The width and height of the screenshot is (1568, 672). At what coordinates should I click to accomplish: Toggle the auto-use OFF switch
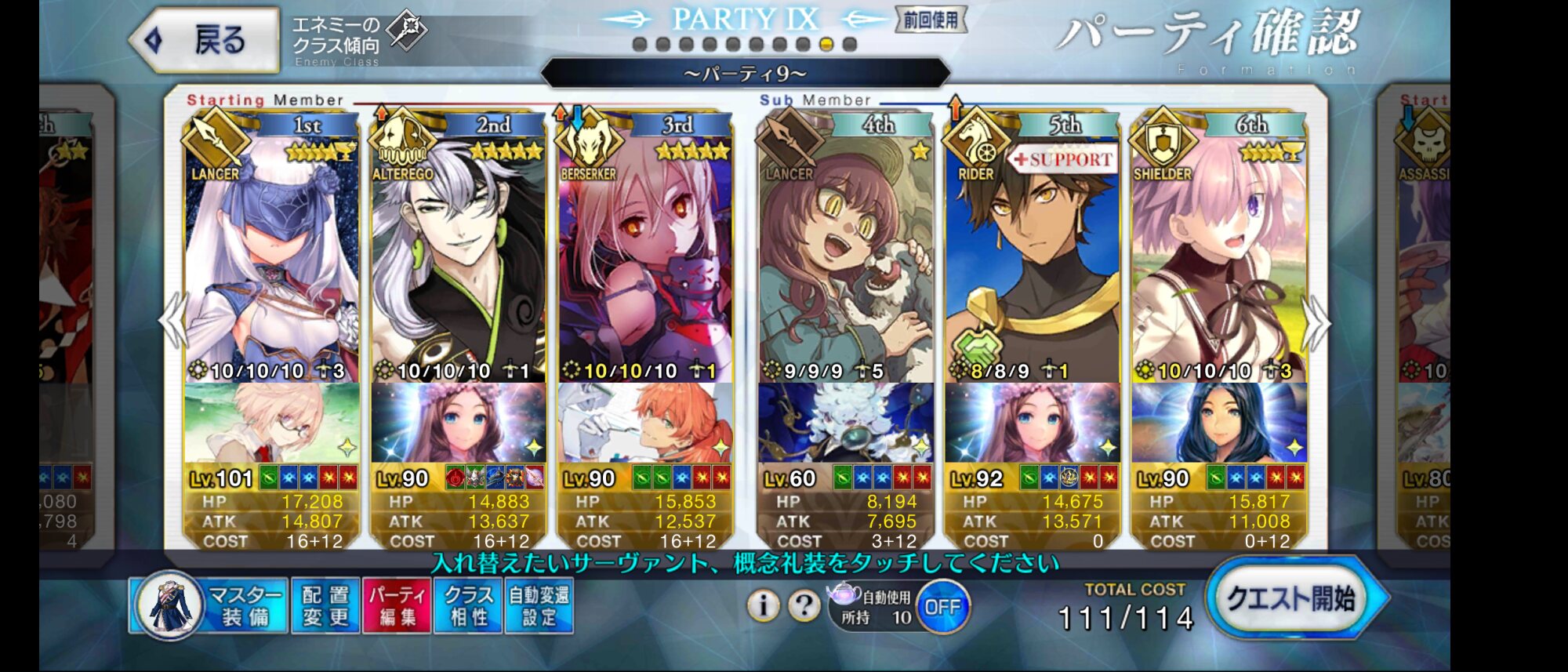click(942, 607)
